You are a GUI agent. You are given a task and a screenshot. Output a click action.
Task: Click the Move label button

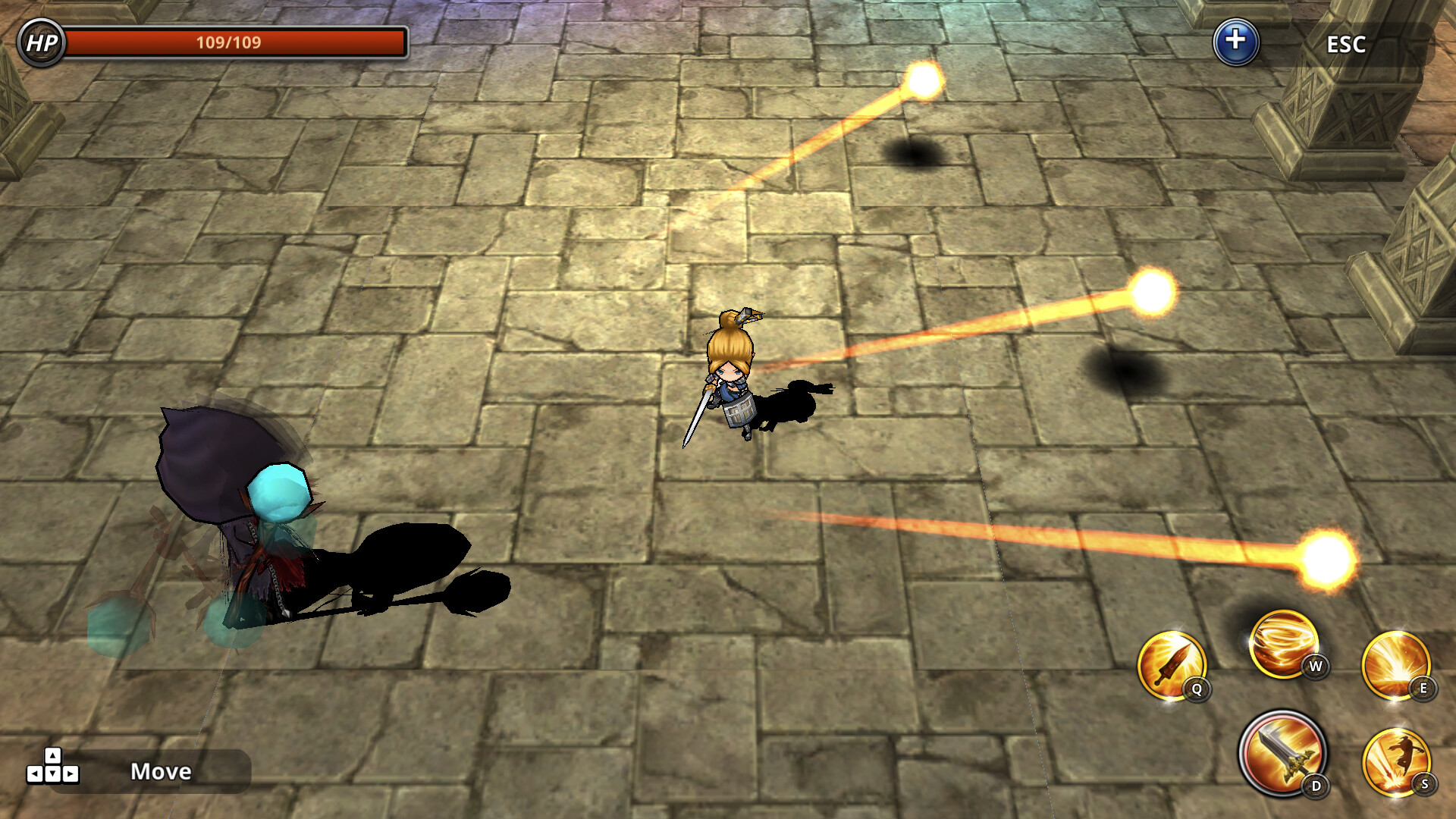[160, 773]
